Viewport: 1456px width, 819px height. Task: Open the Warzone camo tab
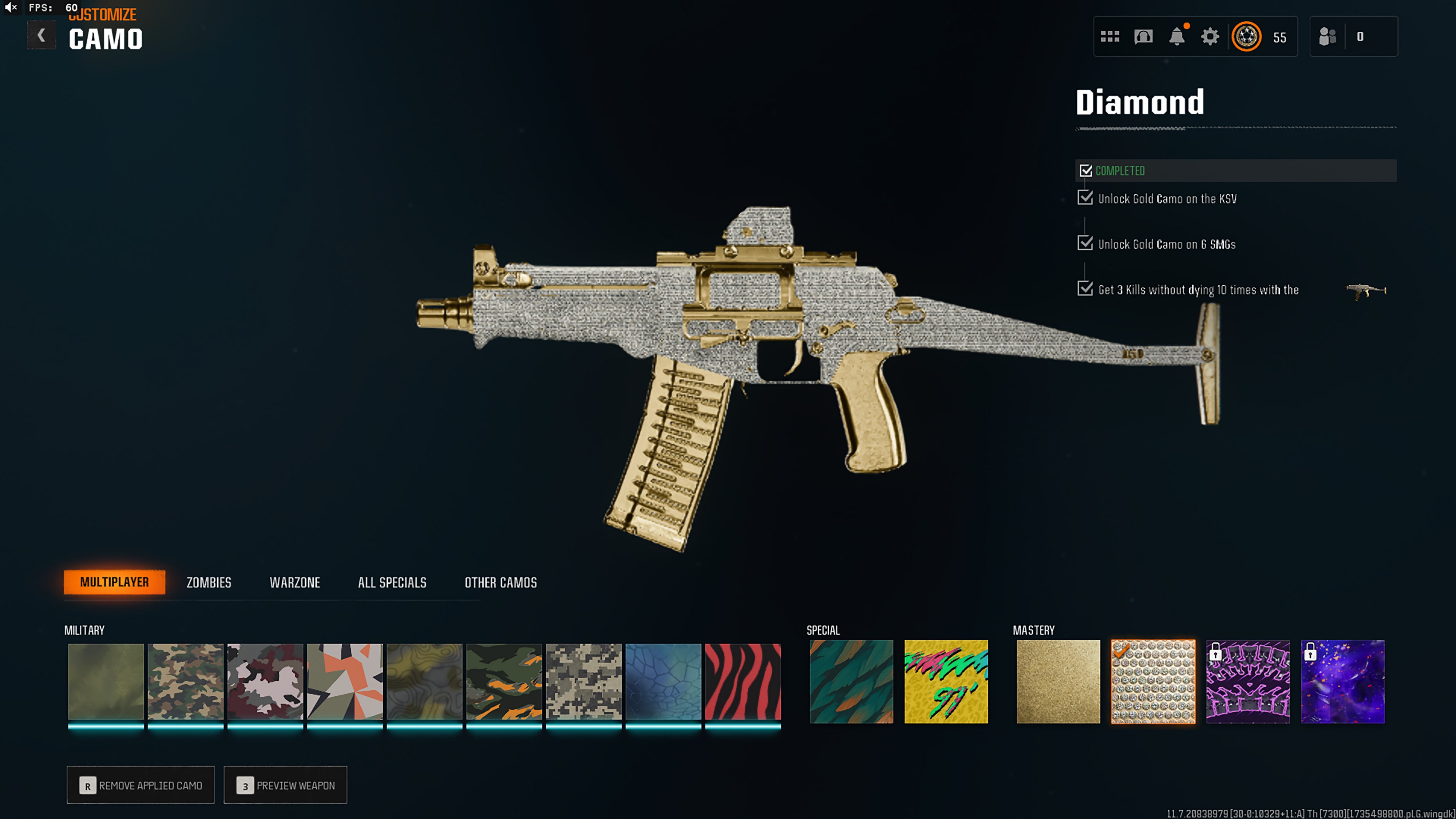294,582
